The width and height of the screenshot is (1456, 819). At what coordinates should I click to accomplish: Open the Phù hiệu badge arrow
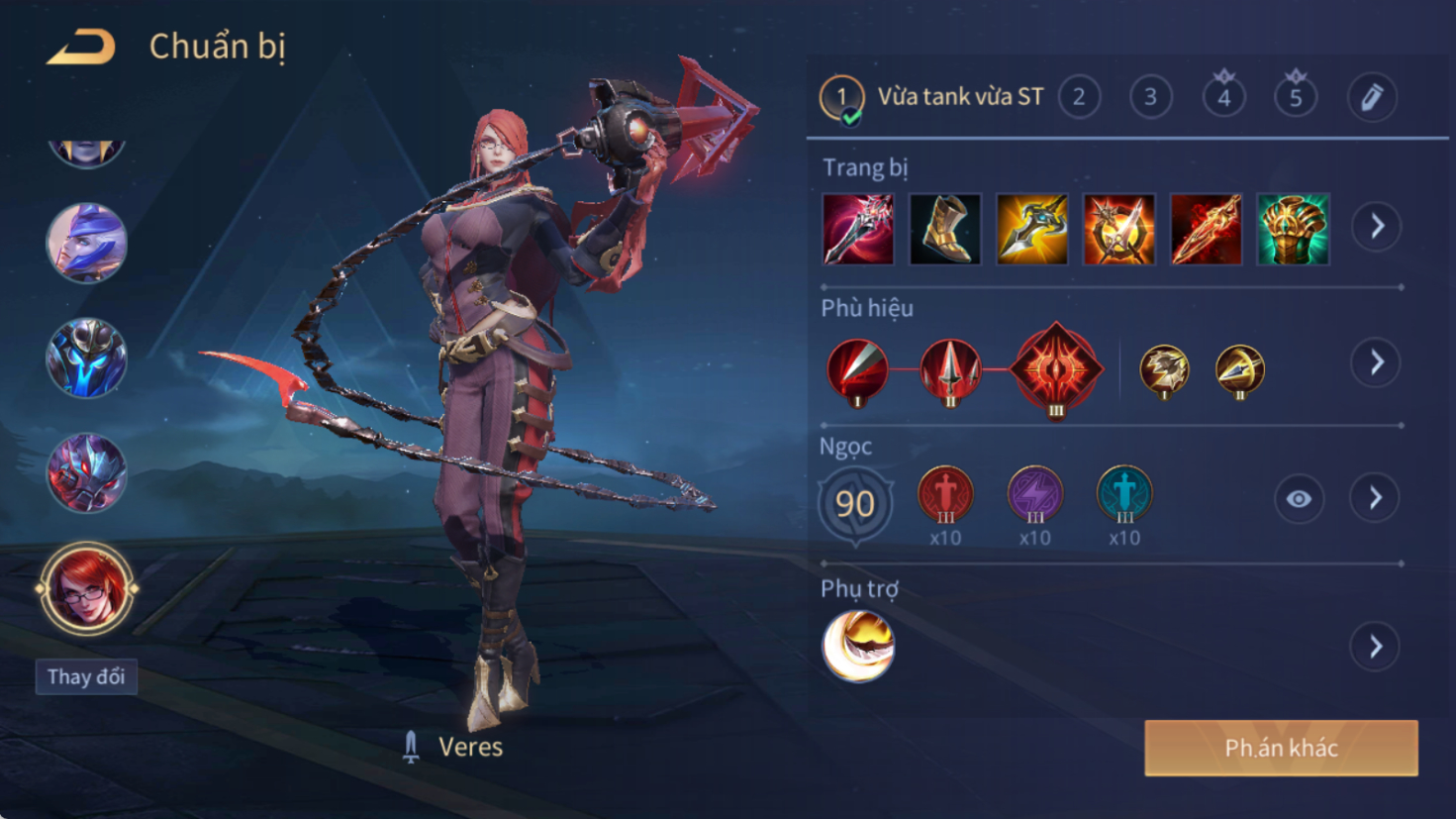pos(1377,362)
